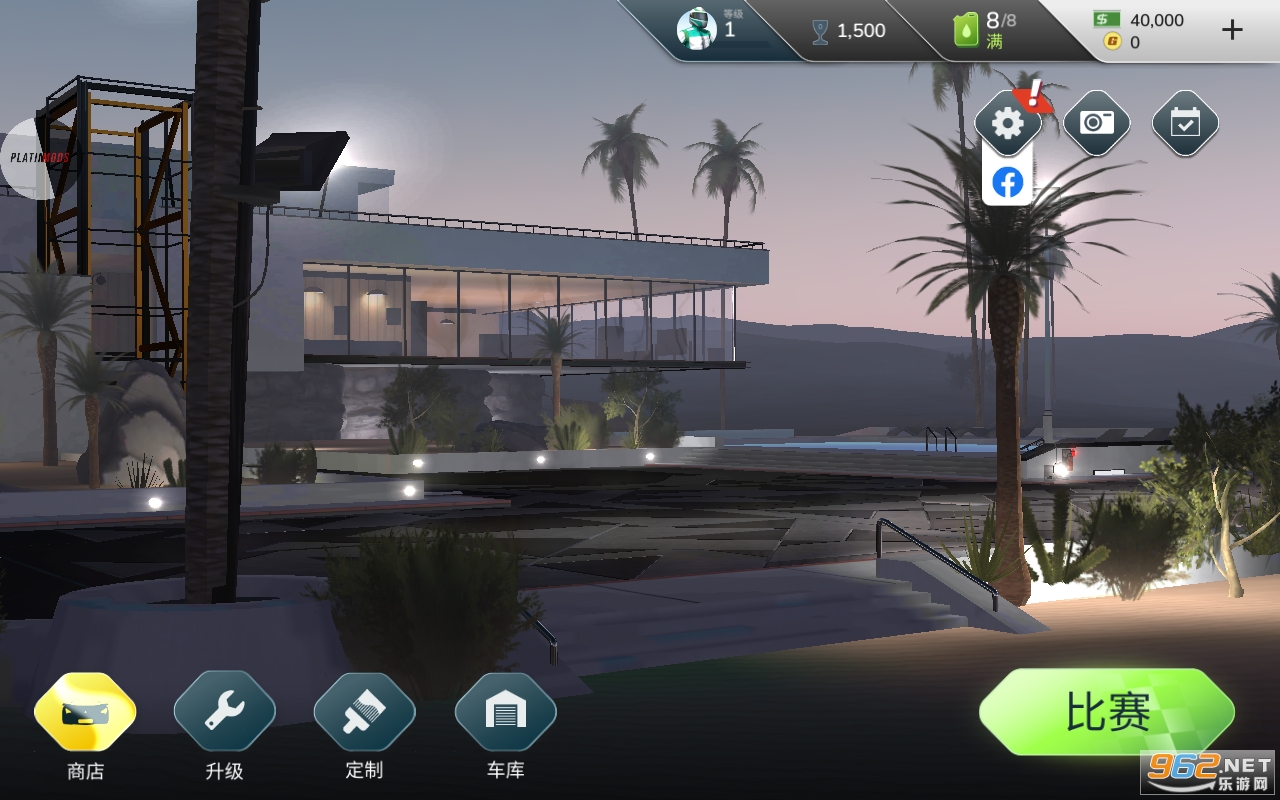Activate the camera photo mode icon
Image resolution: width=1280 pixels, height=800 pixels.
pyautogui.click(x=1096, y=123)
